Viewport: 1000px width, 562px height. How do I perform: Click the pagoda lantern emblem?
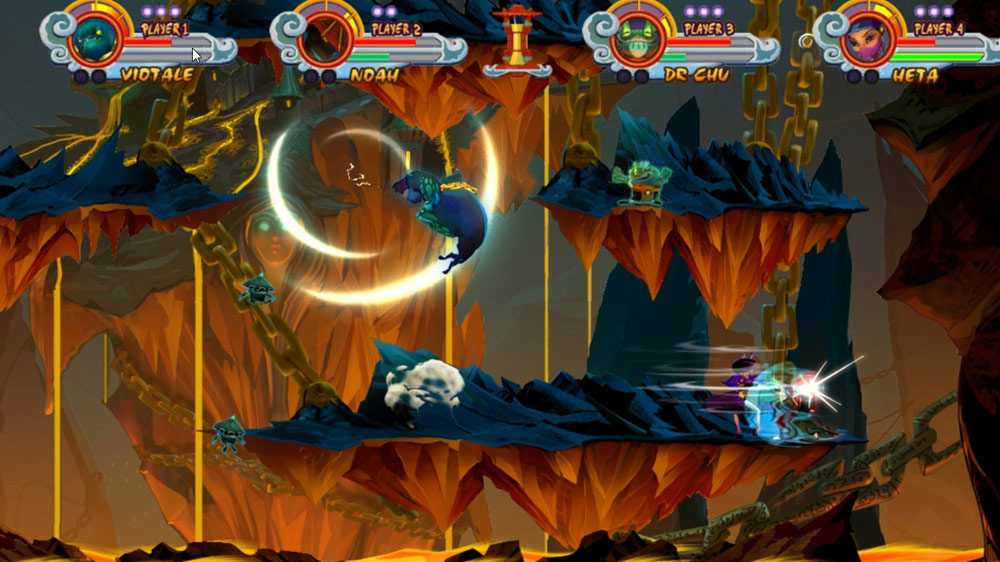click(516, 40)
